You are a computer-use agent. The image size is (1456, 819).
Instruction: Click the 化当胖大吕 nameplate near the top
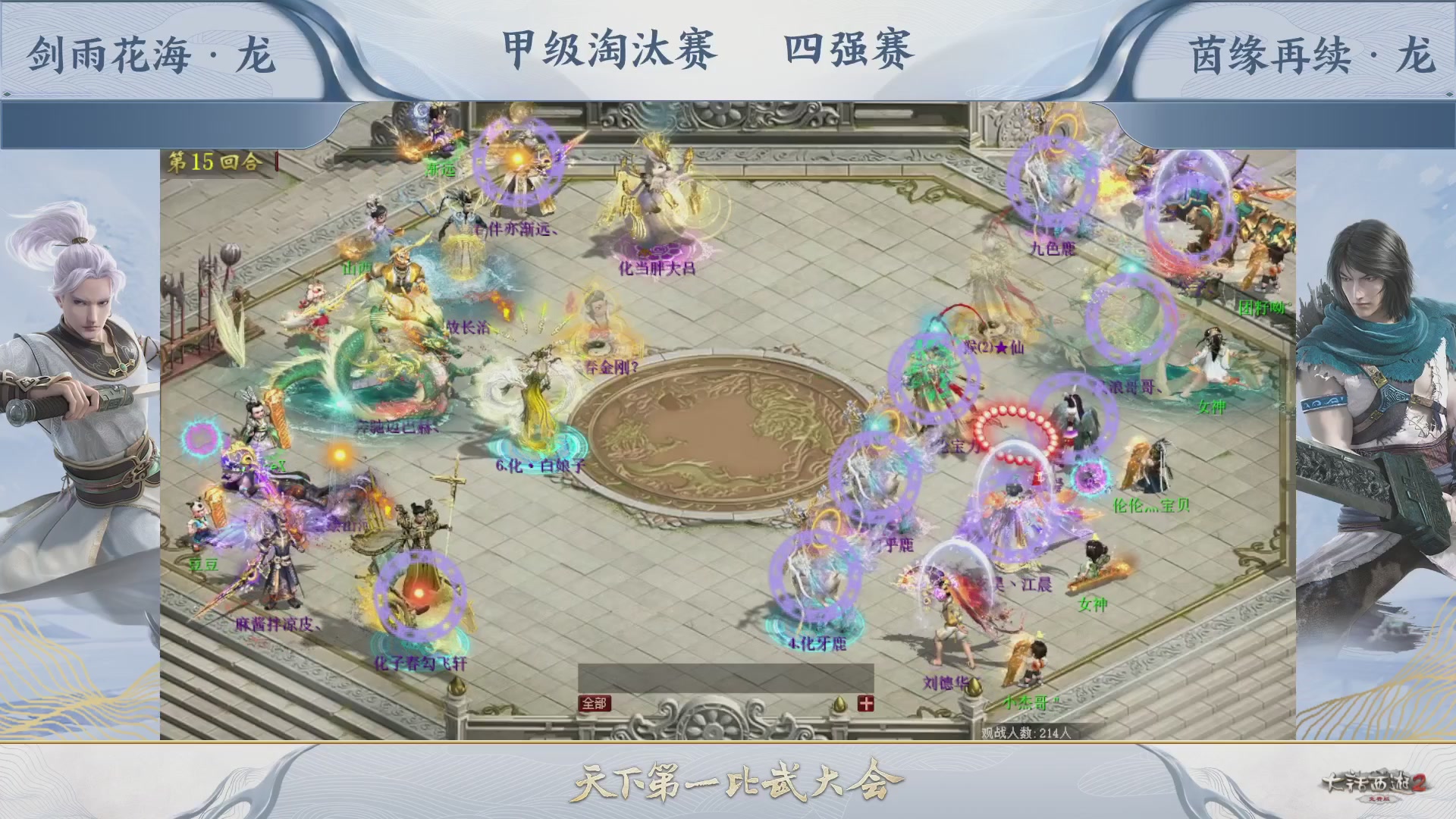(x=655, y=268)
